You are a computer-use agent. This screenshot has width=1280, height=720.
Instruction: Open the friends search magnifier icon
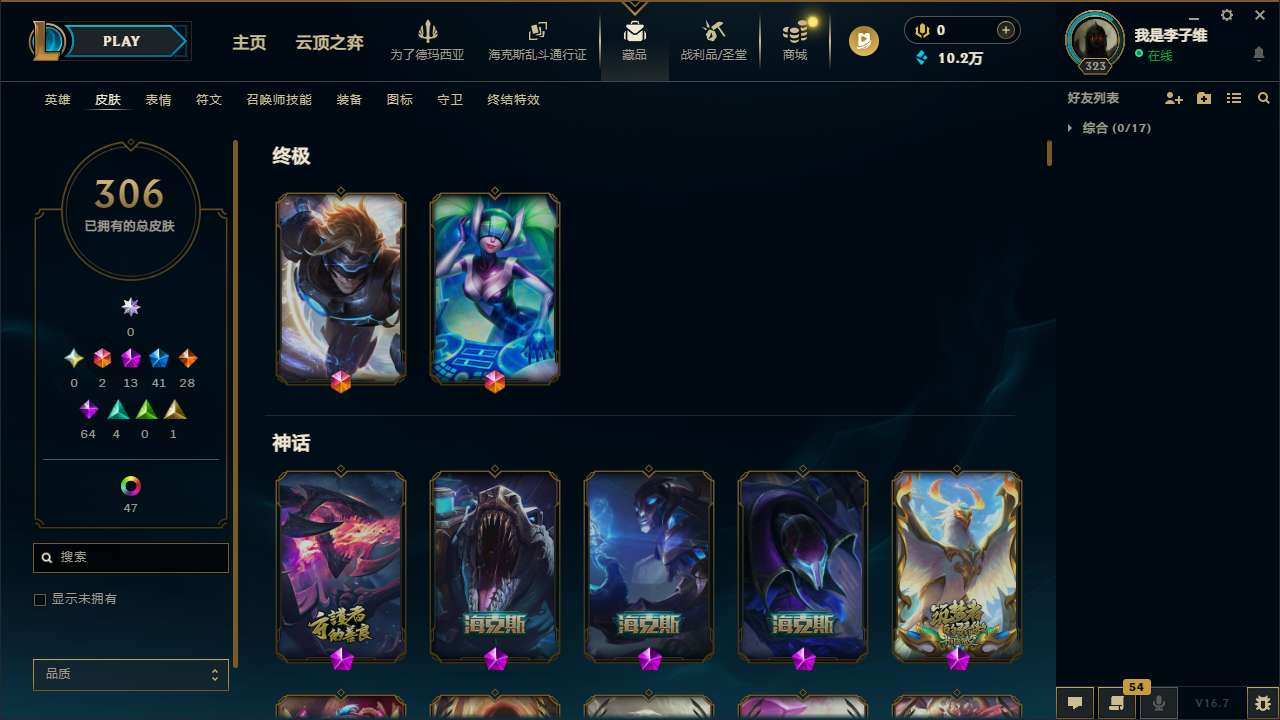(1264, 98)
